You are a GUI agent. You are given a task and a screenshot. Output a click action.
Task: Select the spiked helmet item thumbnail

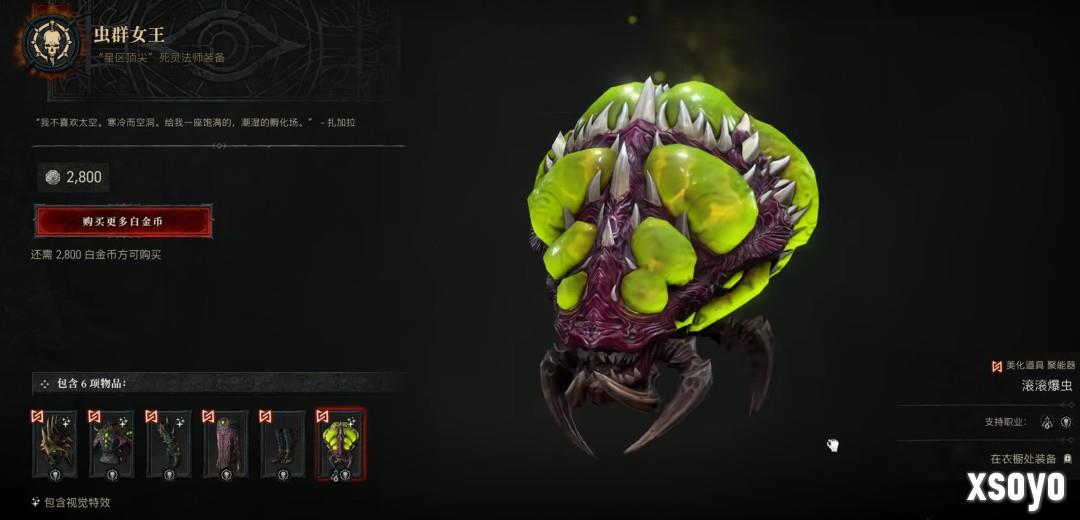click(x=55, y=445)
